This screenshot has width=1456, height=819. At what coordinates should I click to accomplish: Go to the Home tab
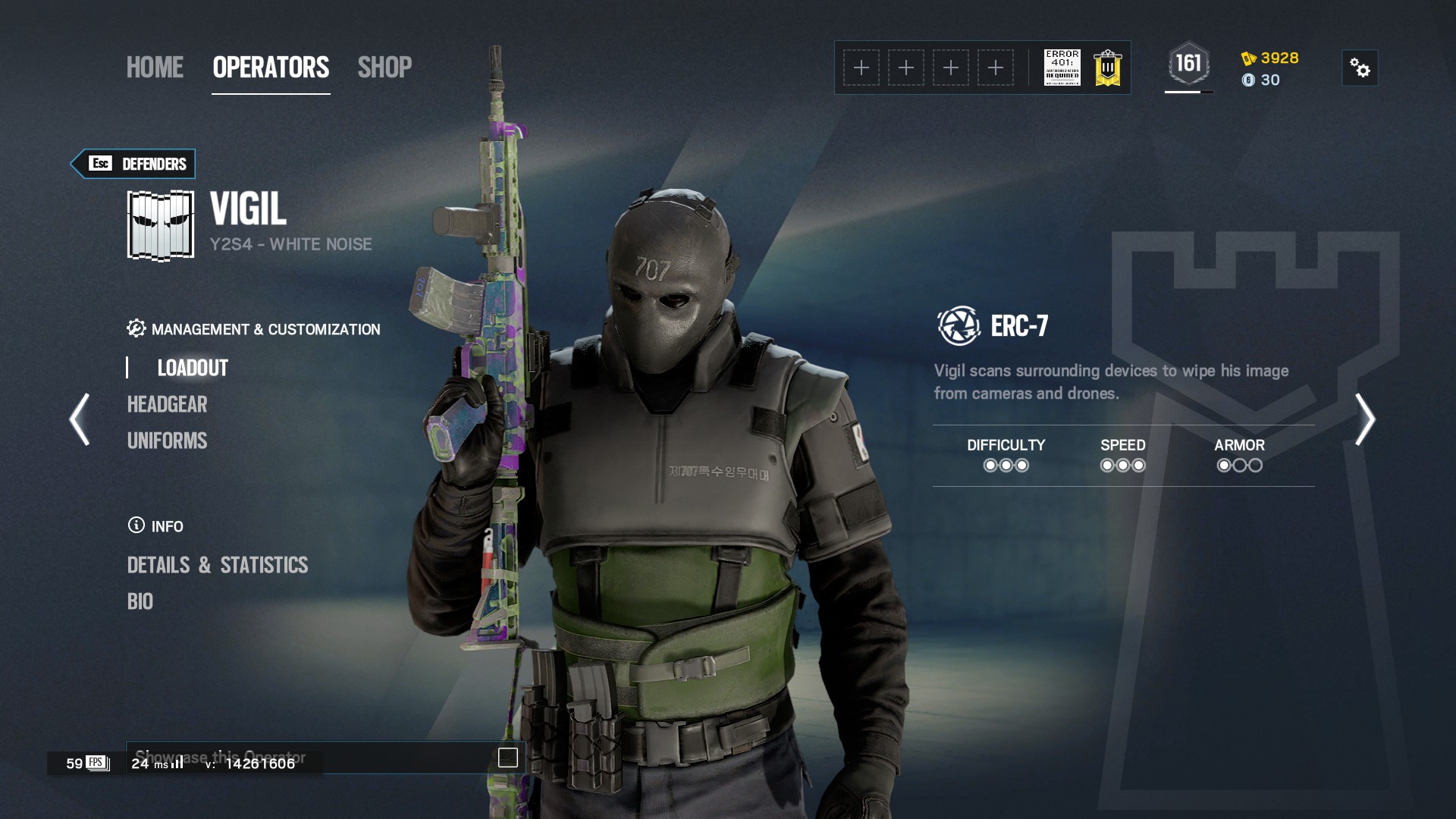[155, 67]
